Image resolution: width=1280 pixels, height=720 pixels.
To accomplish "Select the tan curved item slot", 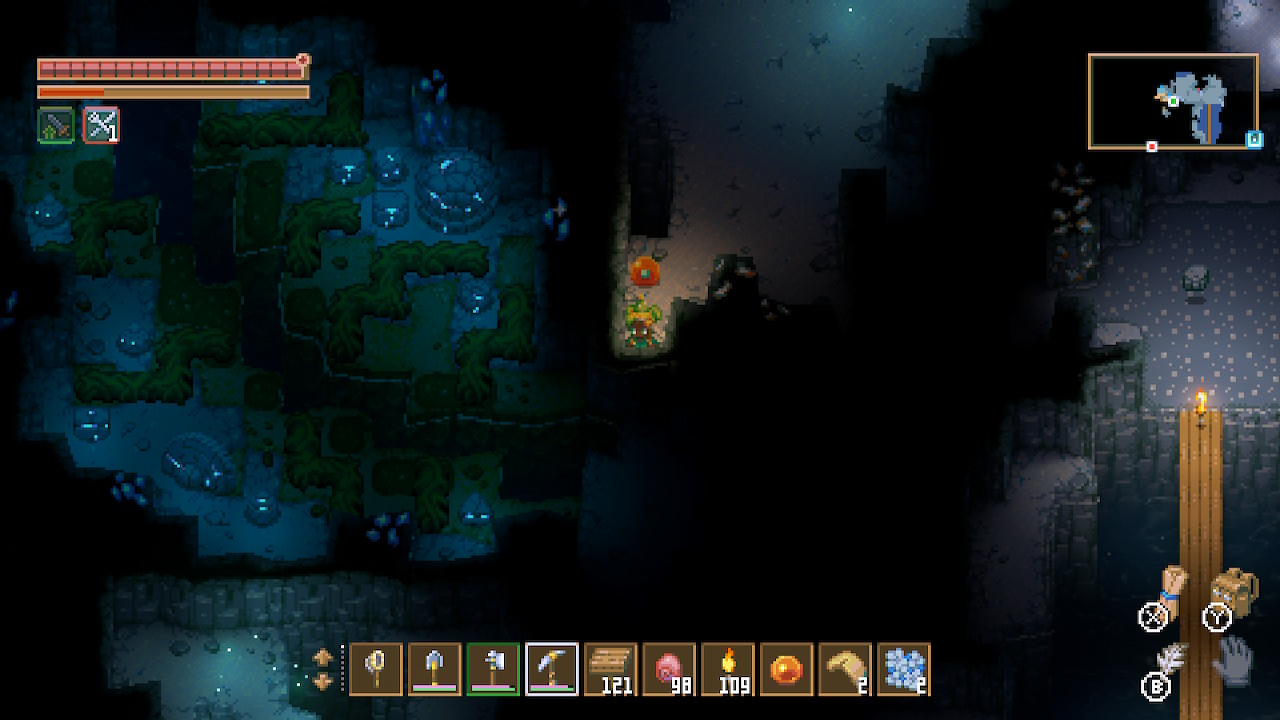I will [845, 669].
